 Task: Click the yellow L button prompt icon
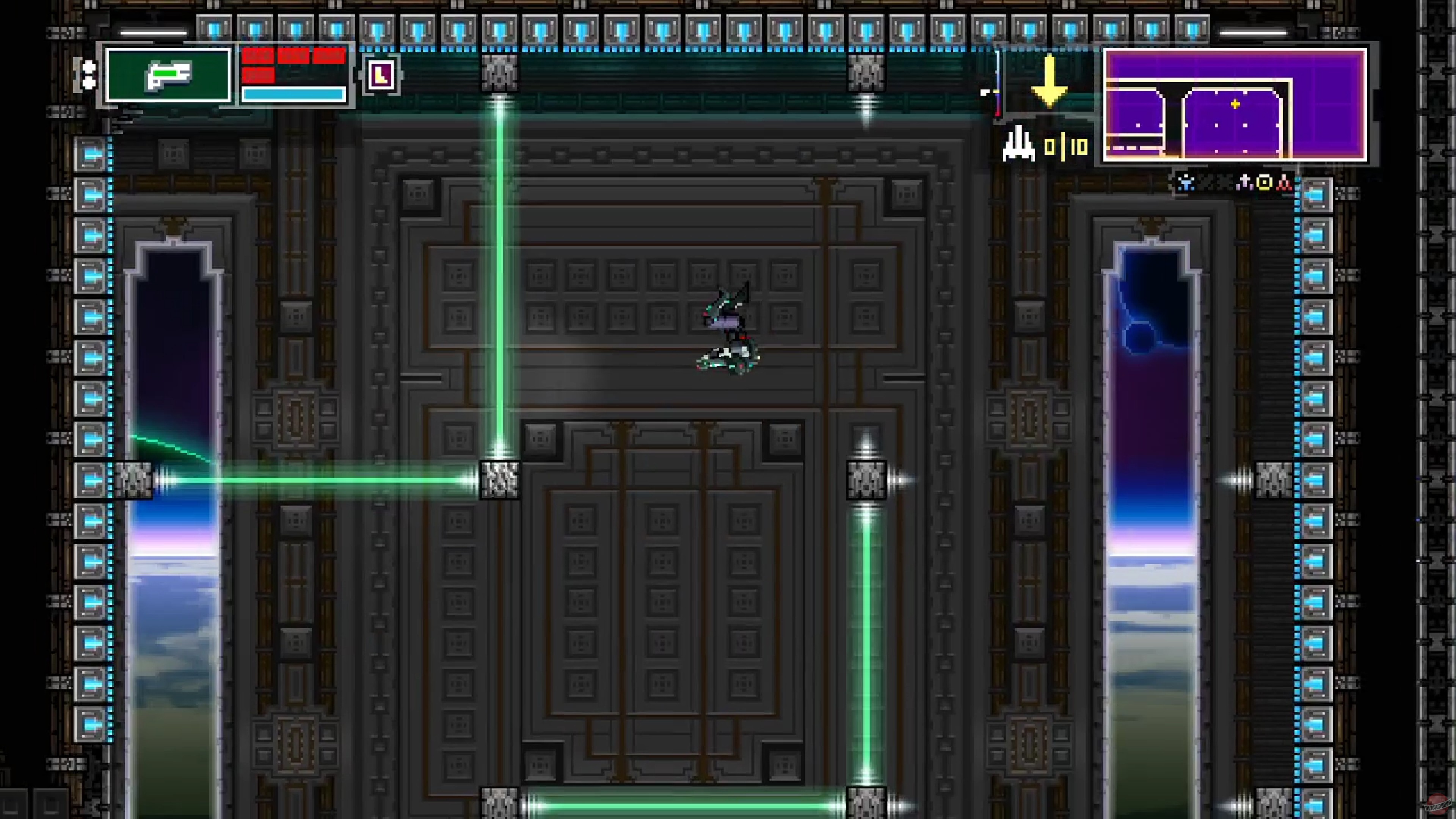click(x=381, y=75)
